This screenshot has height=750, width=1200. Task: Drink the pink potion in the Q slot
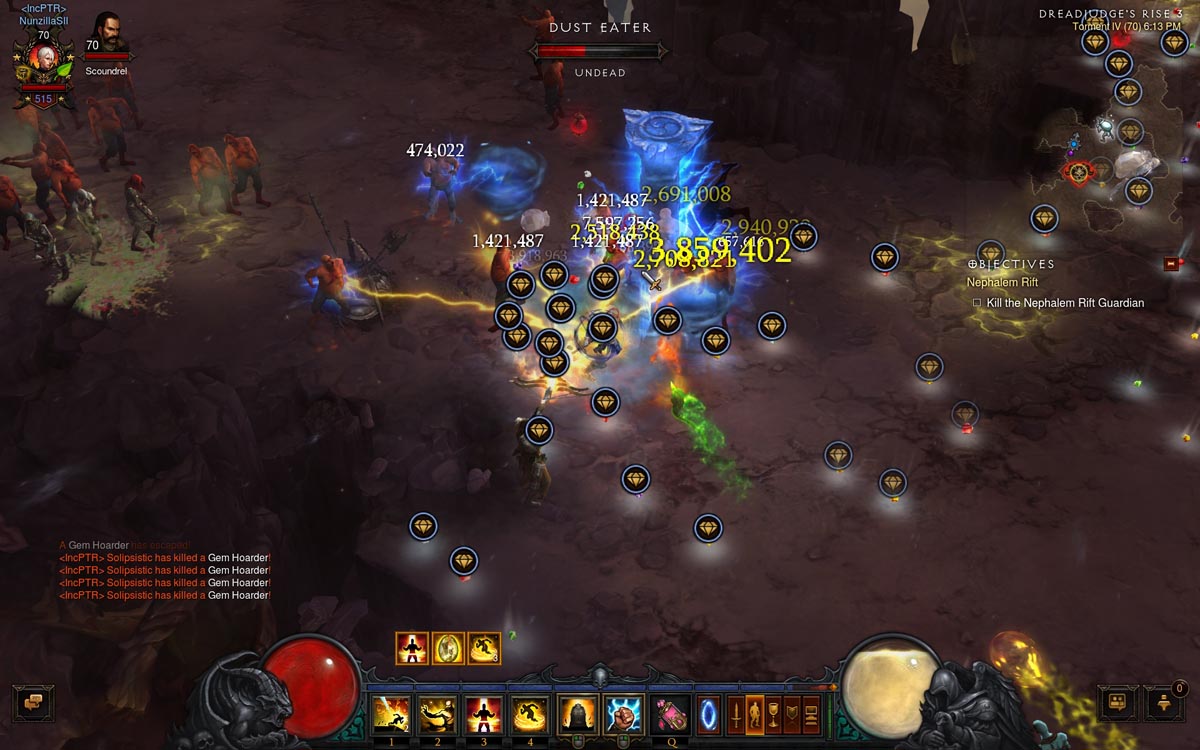point(670,715)
